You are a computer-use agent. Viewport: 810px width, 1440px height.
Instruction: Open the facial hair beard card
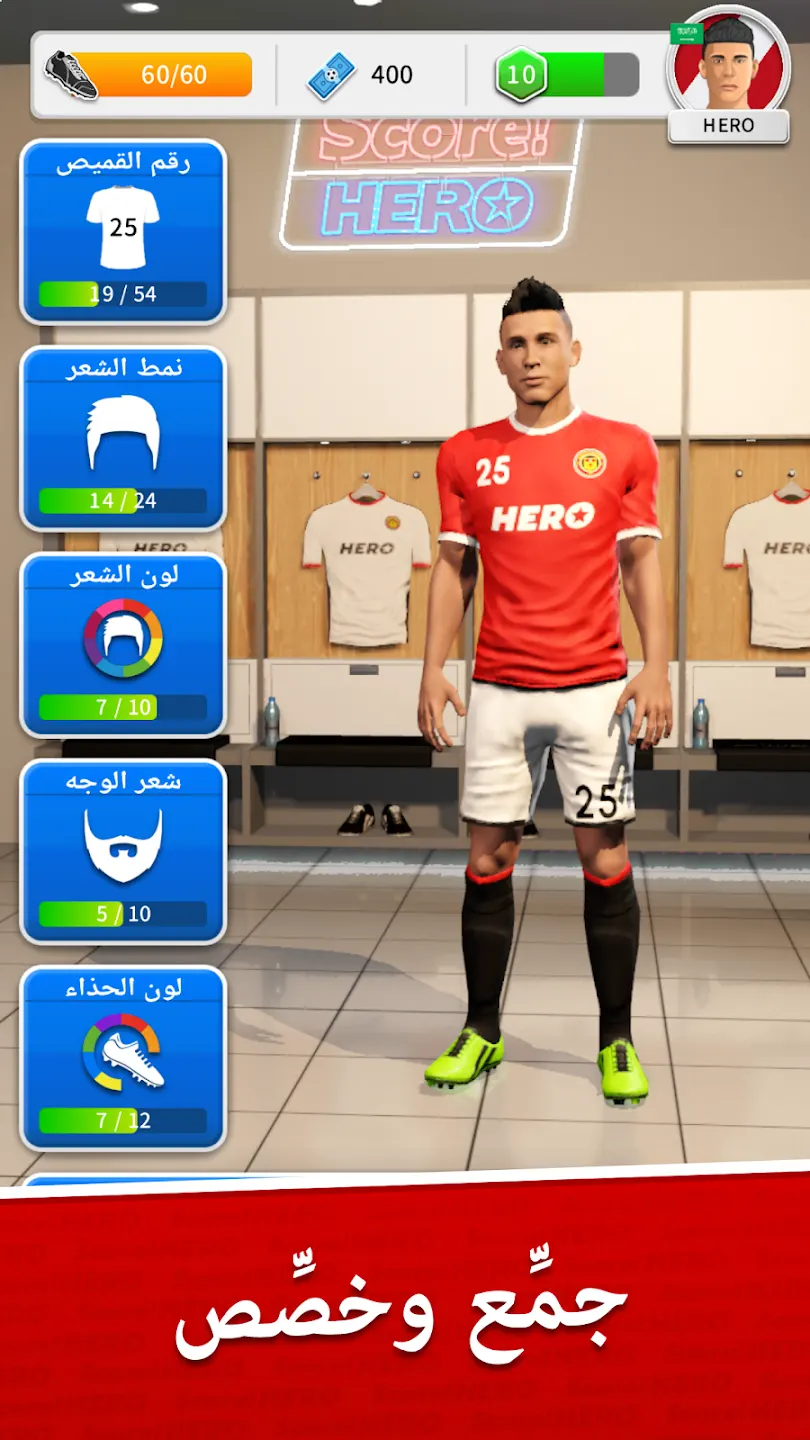(x=123, y=850)
